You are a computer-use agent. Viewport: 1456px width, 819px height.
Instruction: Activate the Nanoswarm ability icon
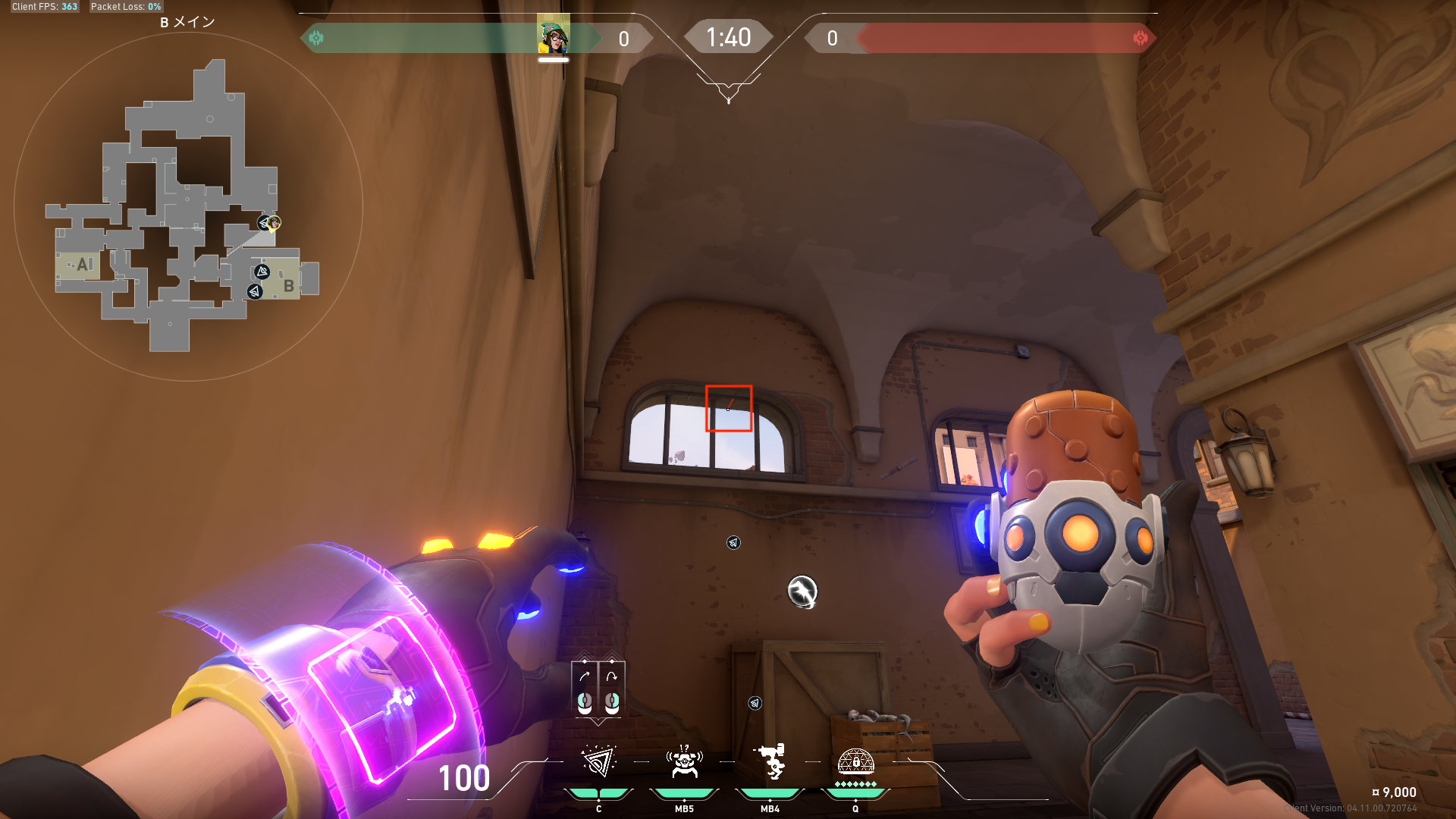click(x=598, y=761)
